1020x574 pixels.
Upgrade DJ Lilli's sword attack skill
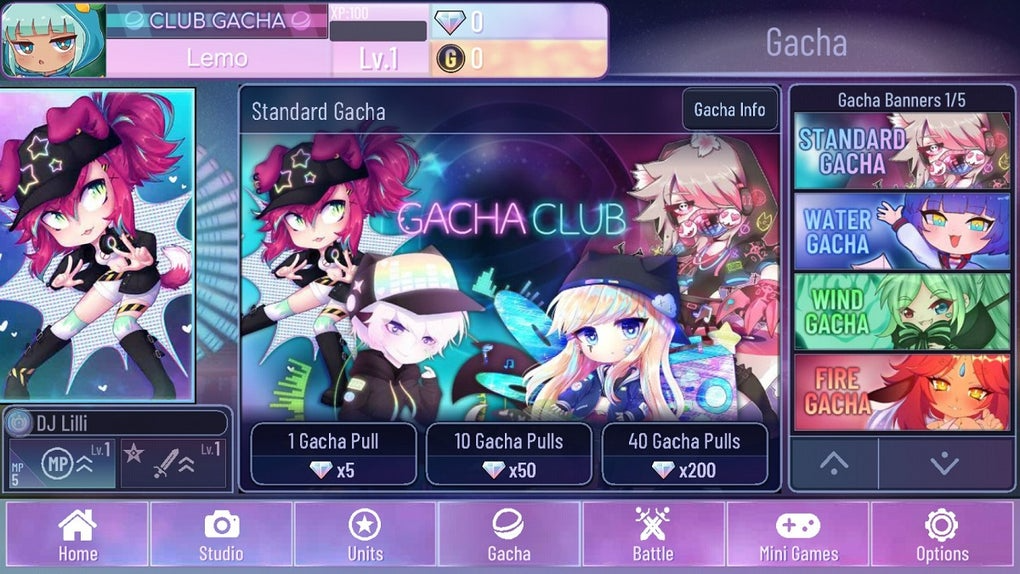[172, 464]
